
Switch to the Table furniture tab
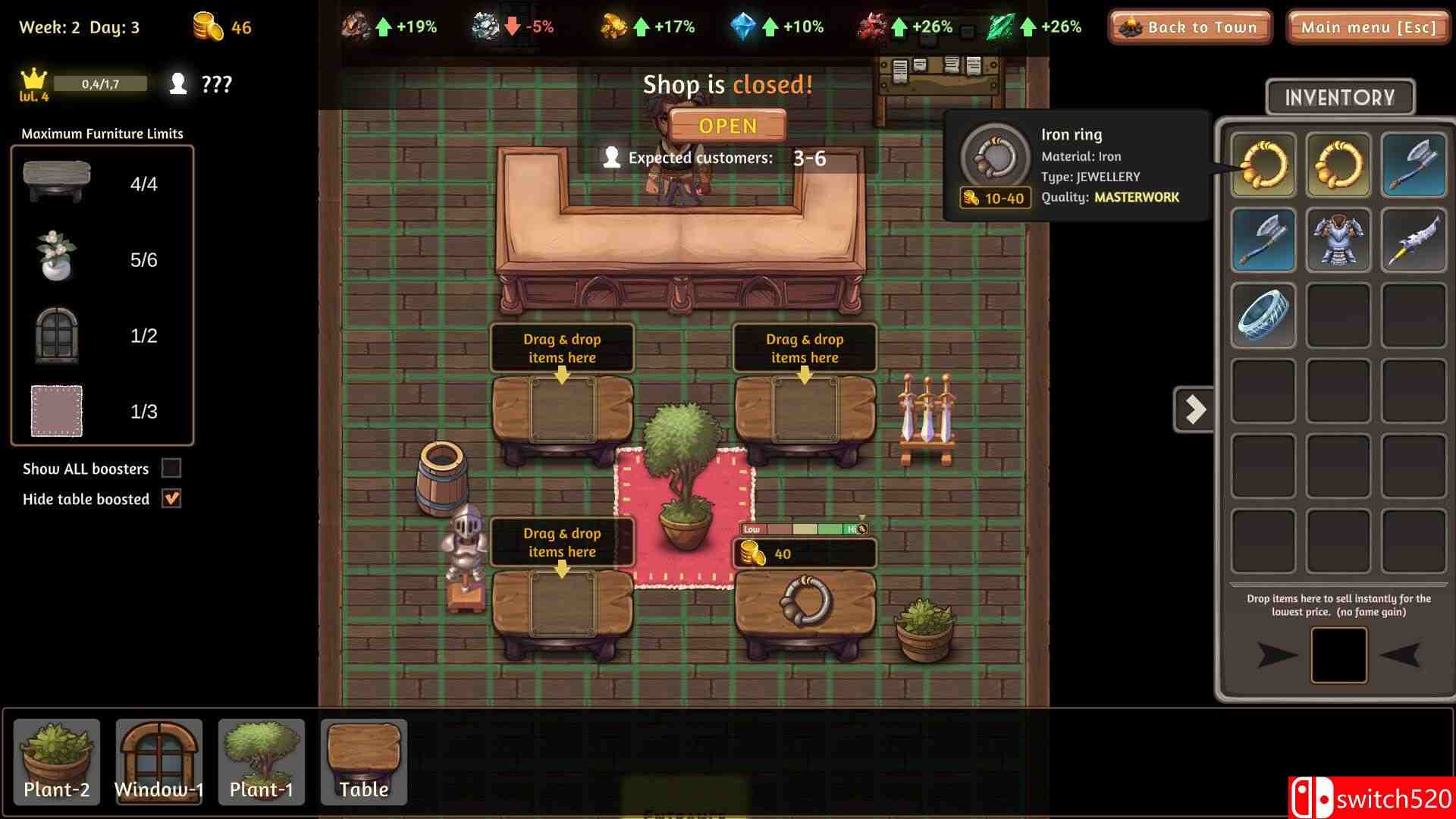click(x=363, y=761)
